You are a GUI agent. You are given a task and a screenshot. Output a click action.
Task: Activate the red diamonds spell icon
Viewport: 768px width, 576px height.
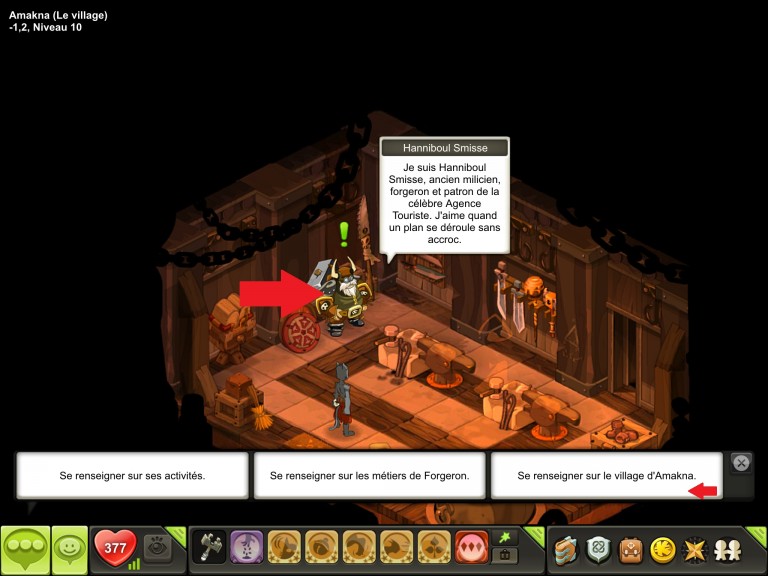click(x=471, y=548)
